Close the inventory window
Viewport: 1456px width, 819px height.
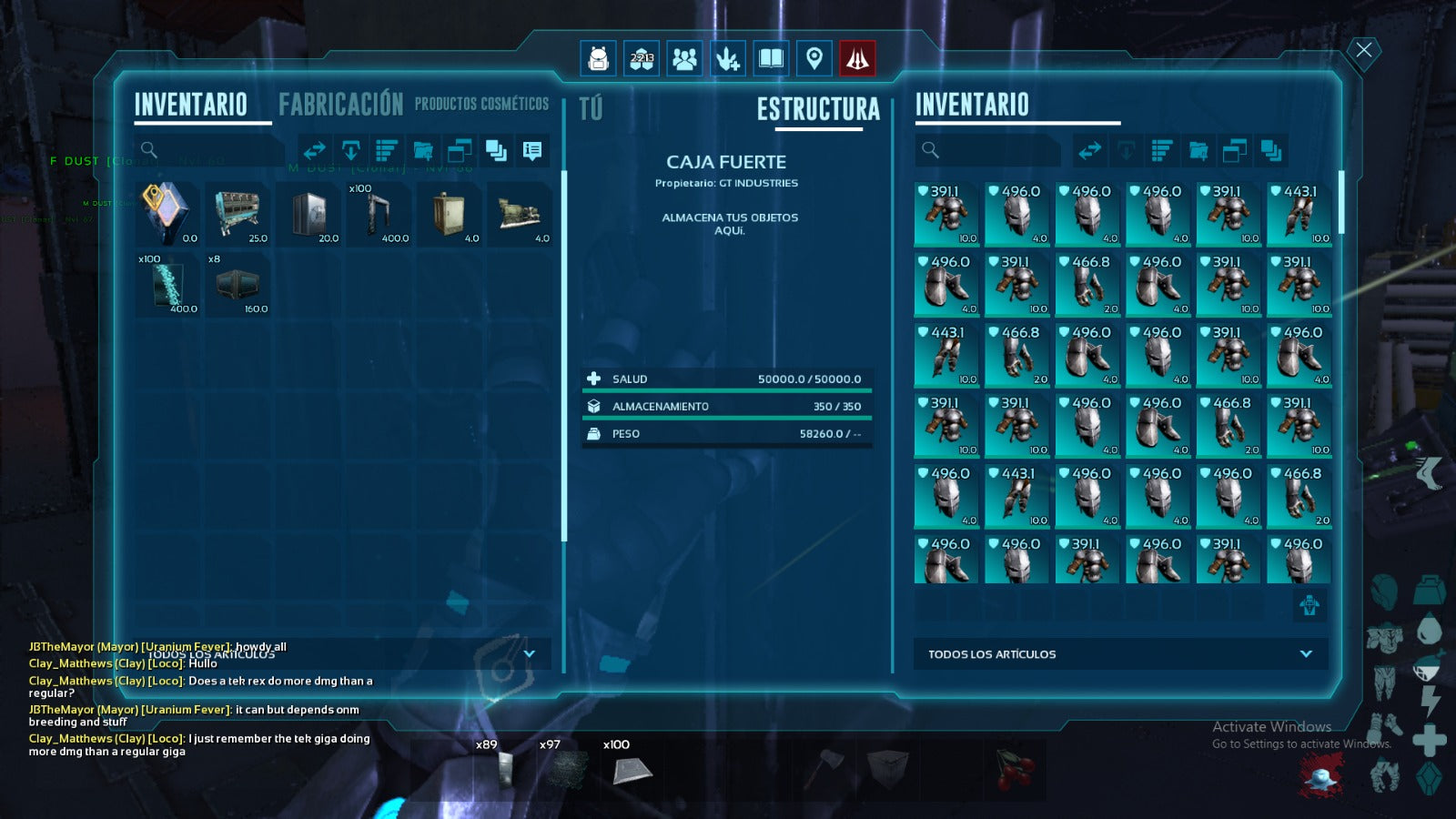click(1363, 50)
